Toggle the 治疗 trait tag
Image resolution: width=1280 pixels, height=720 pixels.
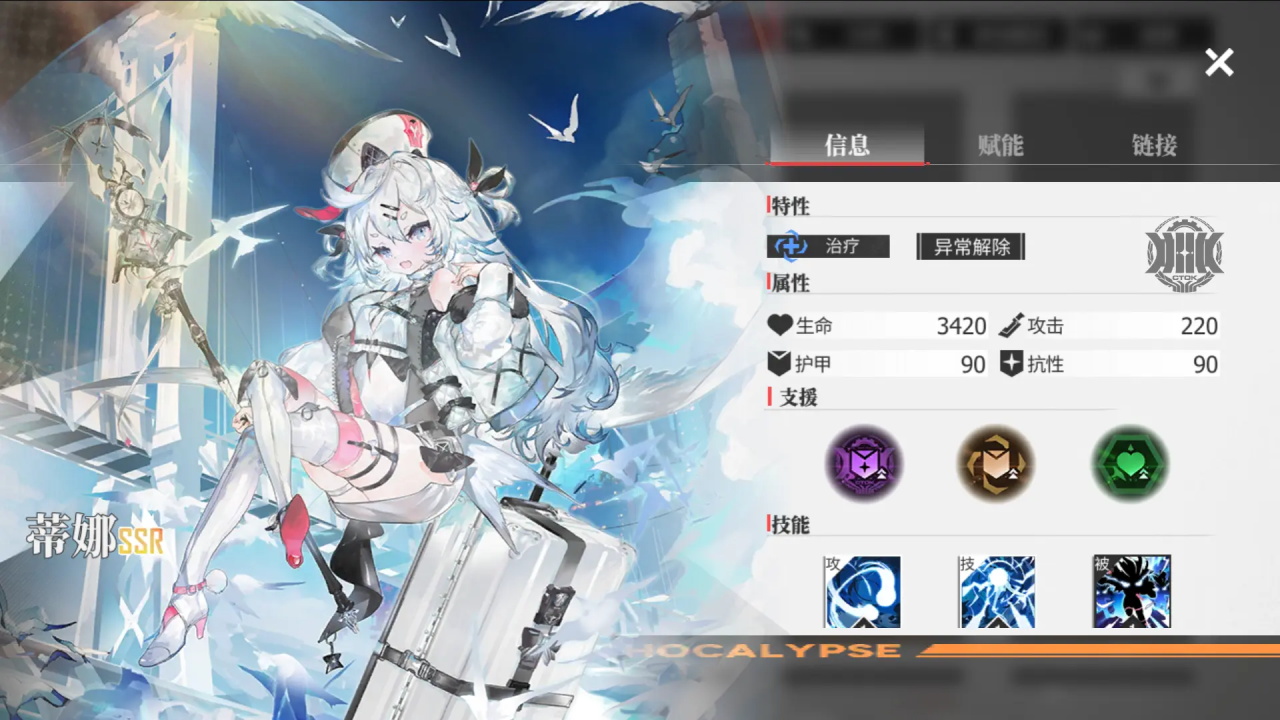(827, 246)
